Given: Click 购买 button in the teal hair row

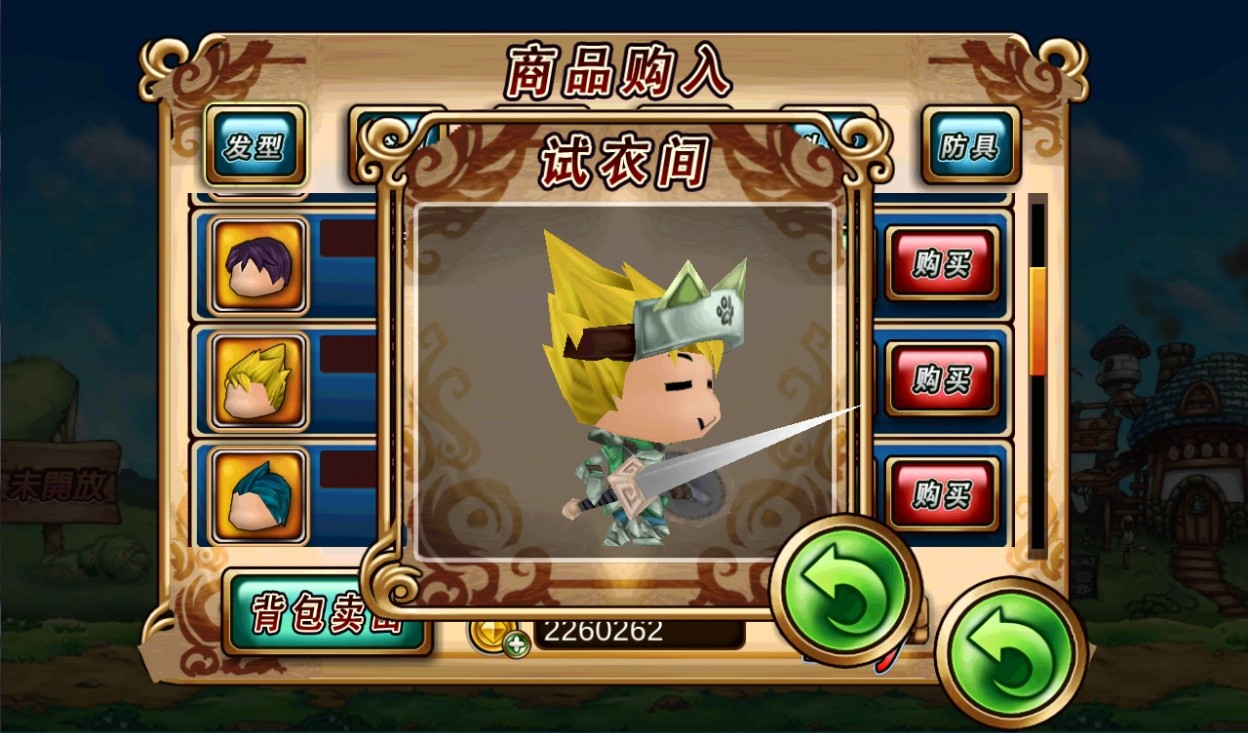Looking at the screenshot, I should (x=941, y=494).
